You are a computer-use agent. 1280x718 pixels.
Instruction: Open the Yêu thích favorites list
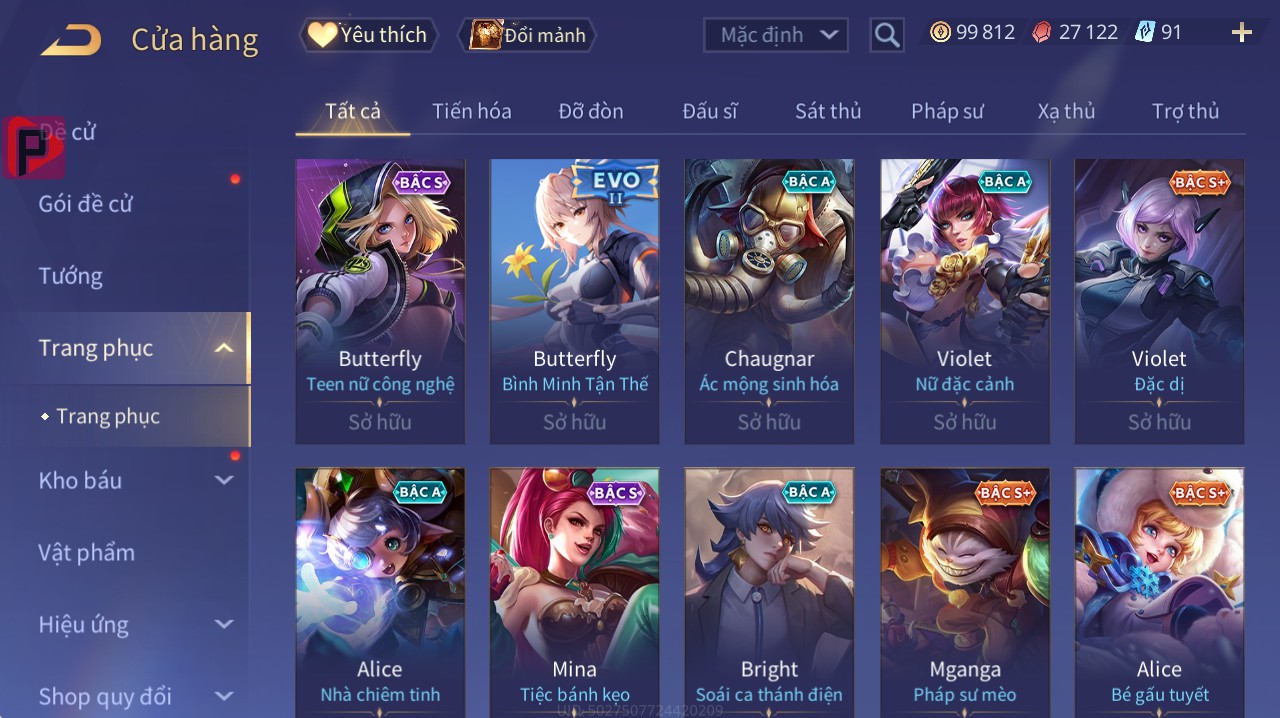click(368, 35)
